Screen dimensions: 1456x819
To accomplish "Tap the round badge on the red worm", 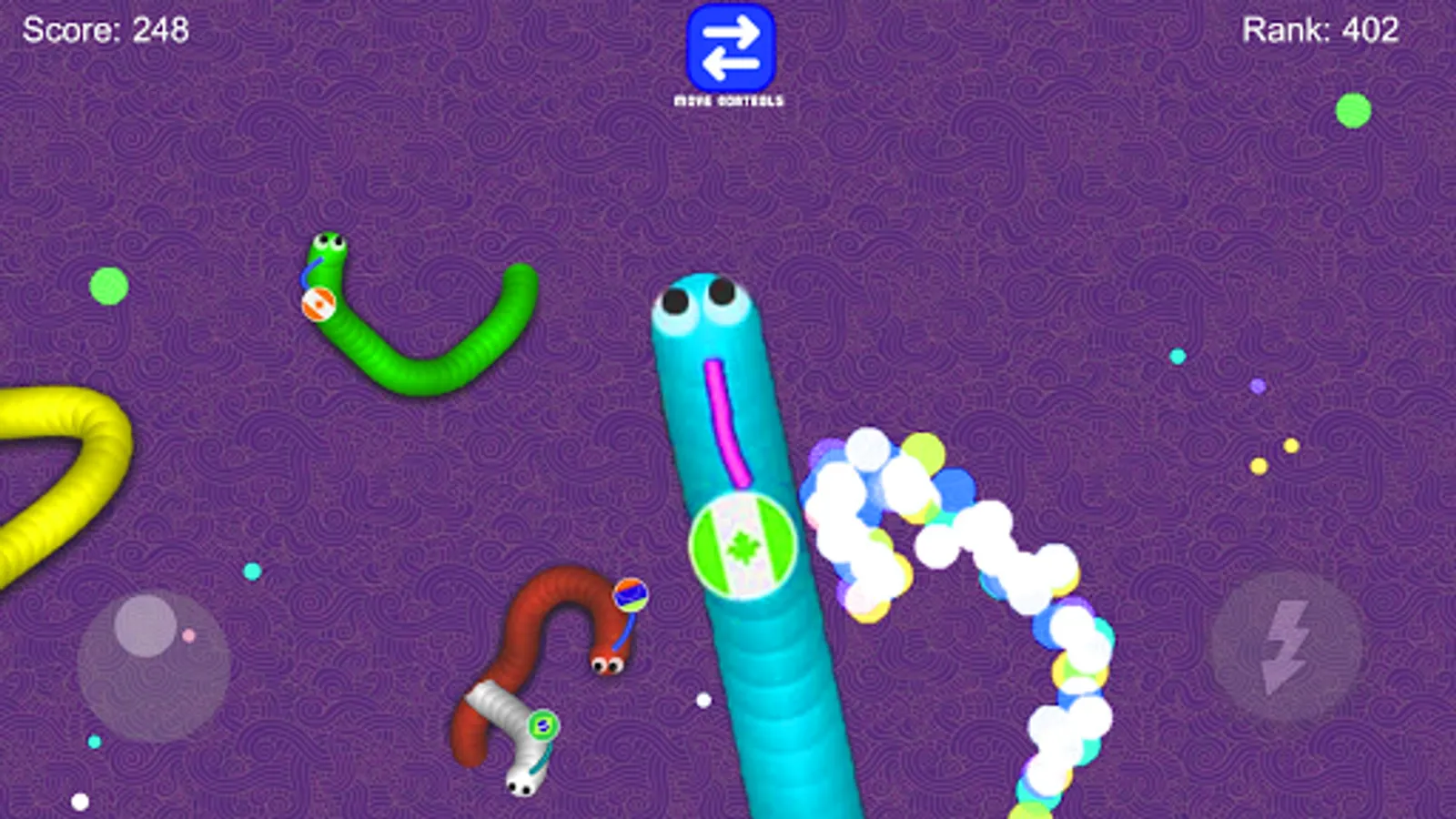I will pyautogui.click(x=629, y=594).
